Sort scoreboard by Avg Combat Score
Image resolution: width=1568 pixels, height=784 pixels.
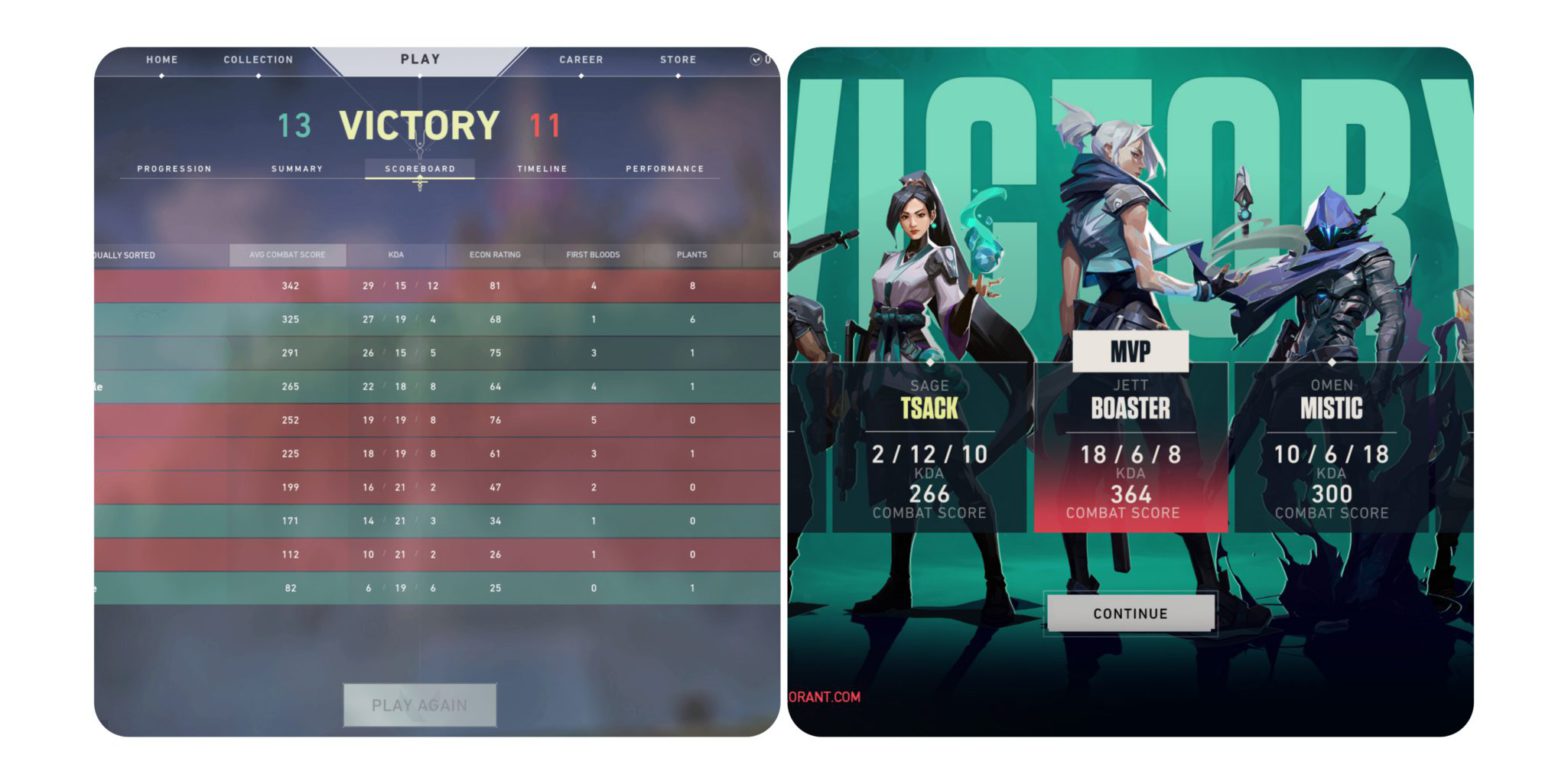point(290,255)
